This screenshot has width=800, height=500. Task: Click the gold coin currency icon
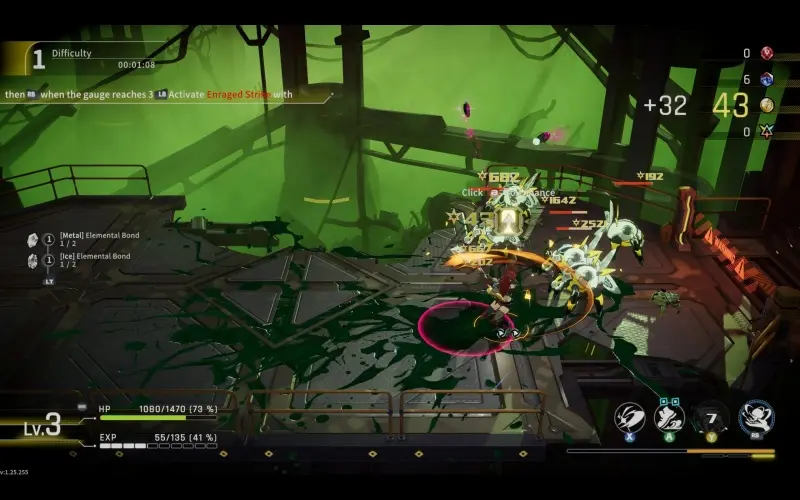pyautogui.click(x=767, y=105)
